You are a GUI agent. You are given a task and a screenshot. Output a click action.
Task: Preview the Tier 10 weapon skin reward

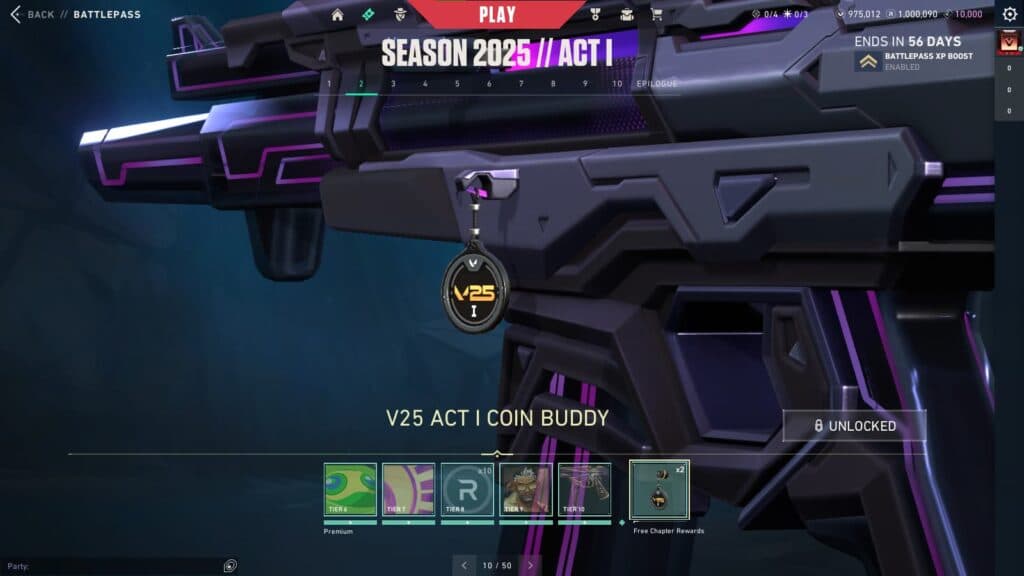584,489
